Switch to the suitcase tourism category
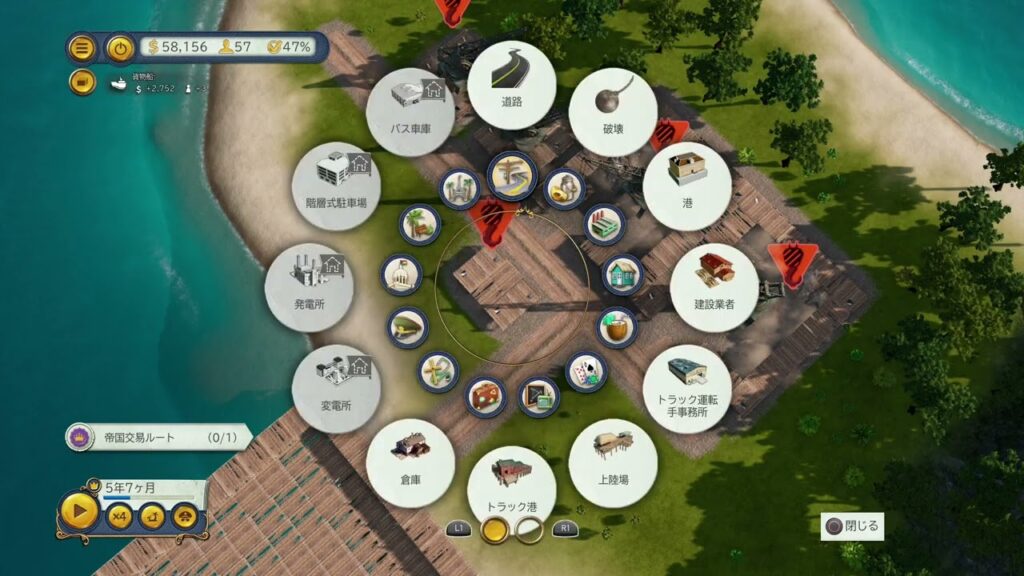The height and width of the screenshot is (576, 1024). tap(486, 396)
